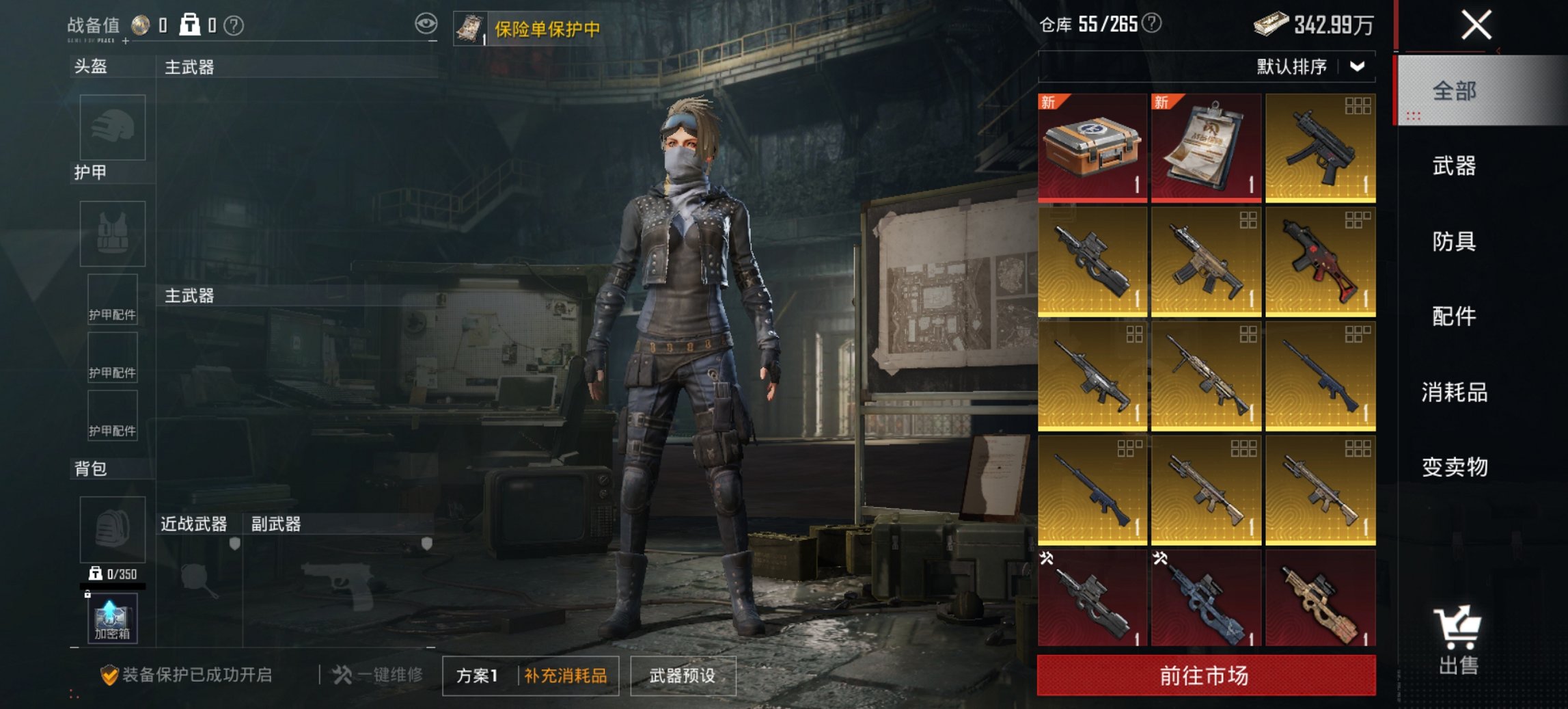Viewport: 1568px width, 709px height.
Task: Toggle character preview with the eye icon
Action: [427, 23]
